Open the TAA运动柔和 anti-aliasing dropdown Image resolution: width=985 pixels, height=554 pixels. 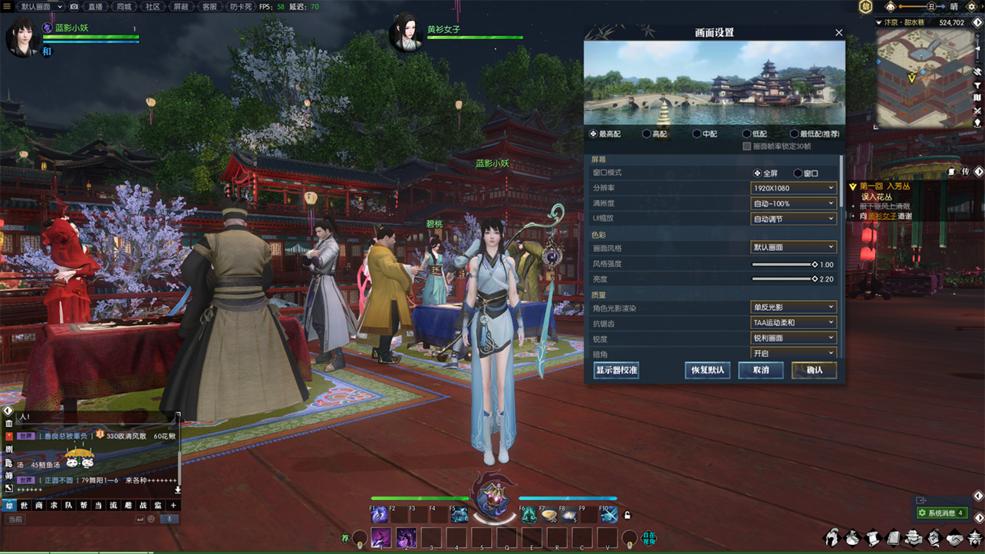(794, 323)
